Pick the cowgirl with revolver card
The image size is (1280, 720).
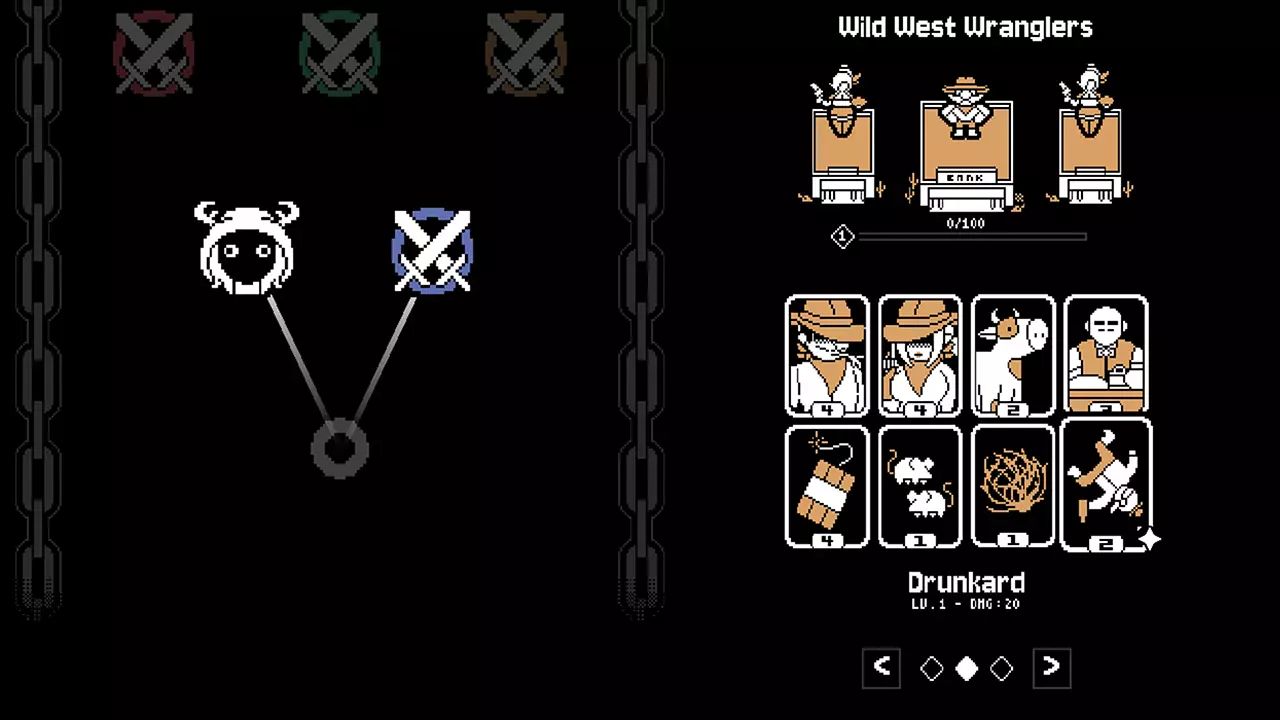coord(920,355)
